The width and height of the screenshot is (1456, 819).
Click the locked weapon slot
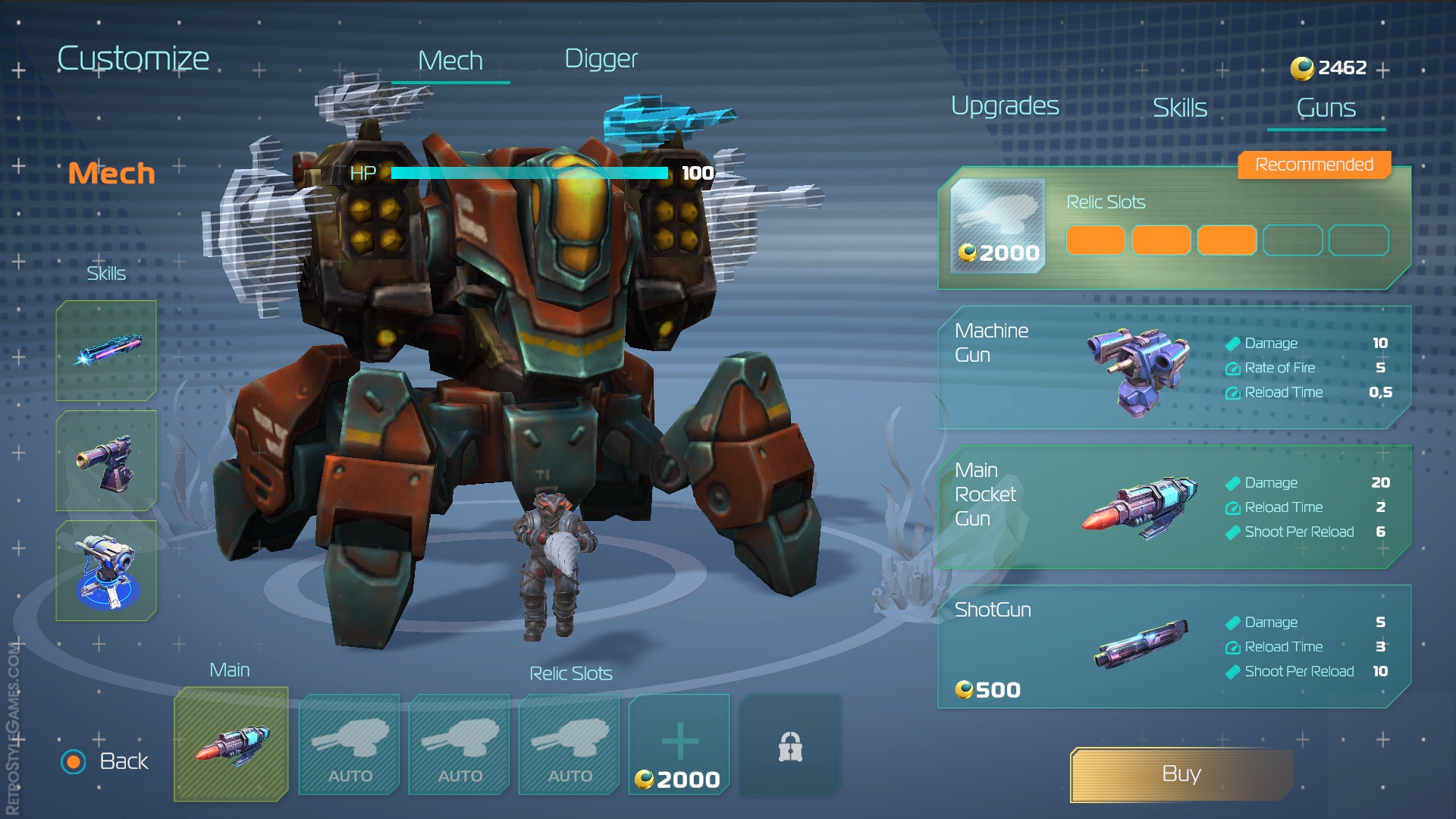pos(789,745)
